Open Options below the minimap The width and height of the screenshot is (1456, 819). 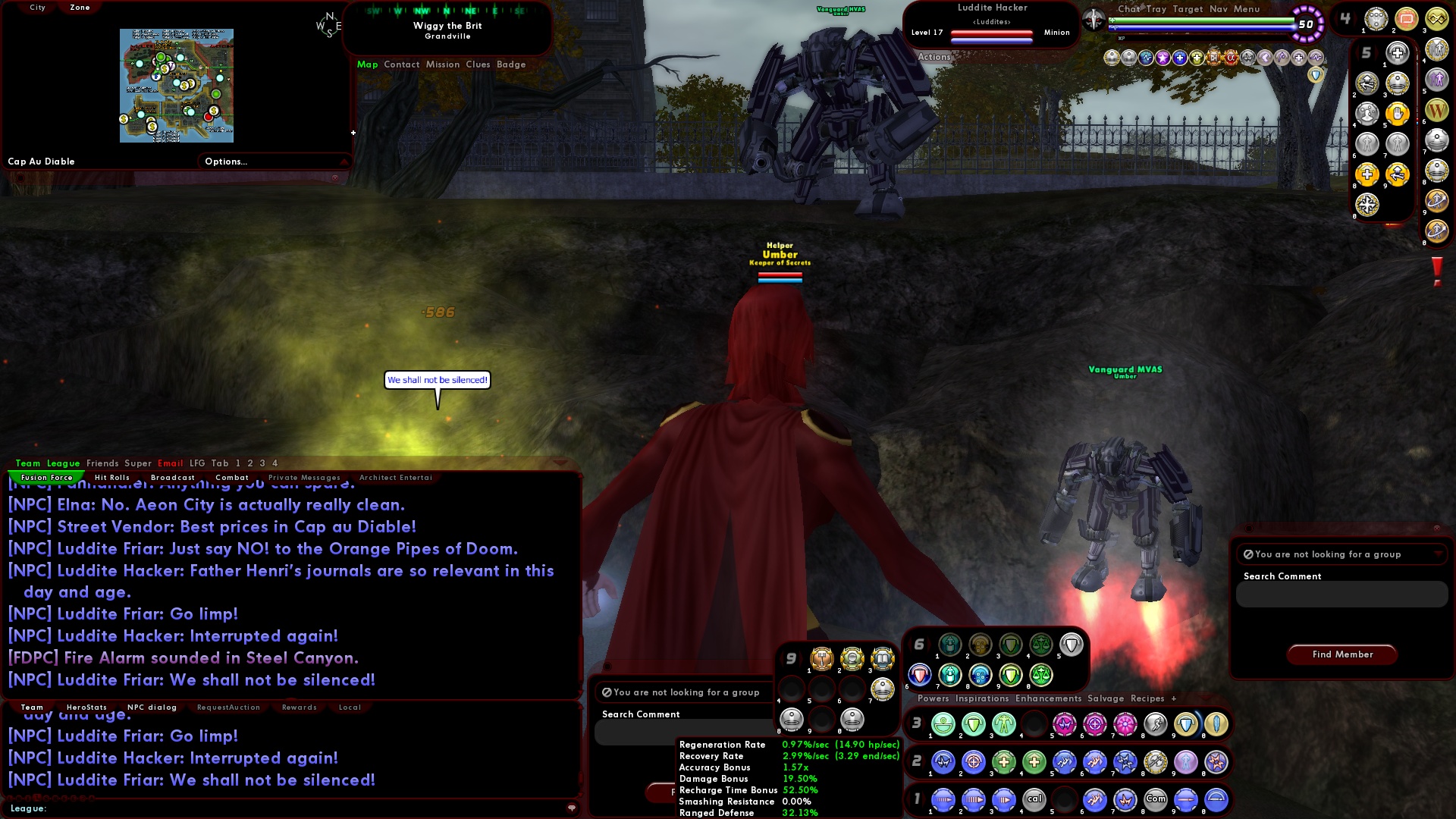(x=225, y=161)
